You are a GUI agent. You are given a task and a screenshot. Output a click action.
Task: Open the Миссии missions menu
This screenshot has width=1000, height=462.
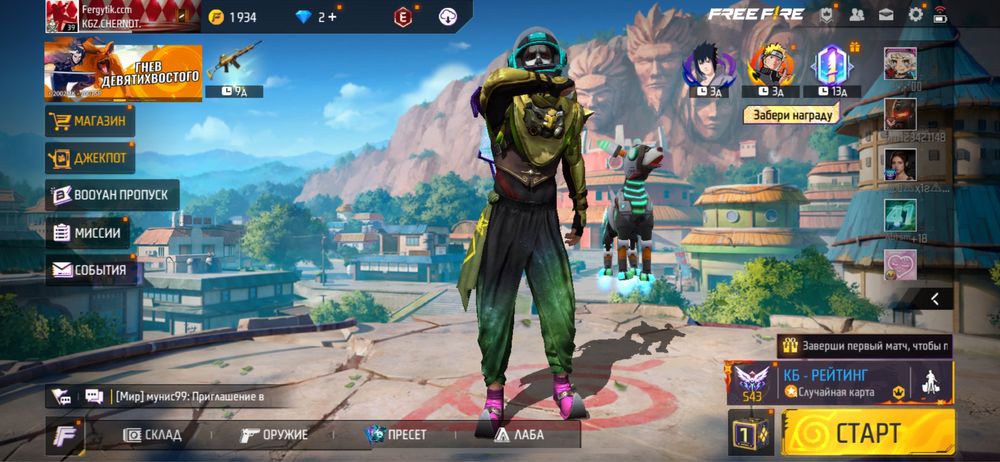coord(88,233)
